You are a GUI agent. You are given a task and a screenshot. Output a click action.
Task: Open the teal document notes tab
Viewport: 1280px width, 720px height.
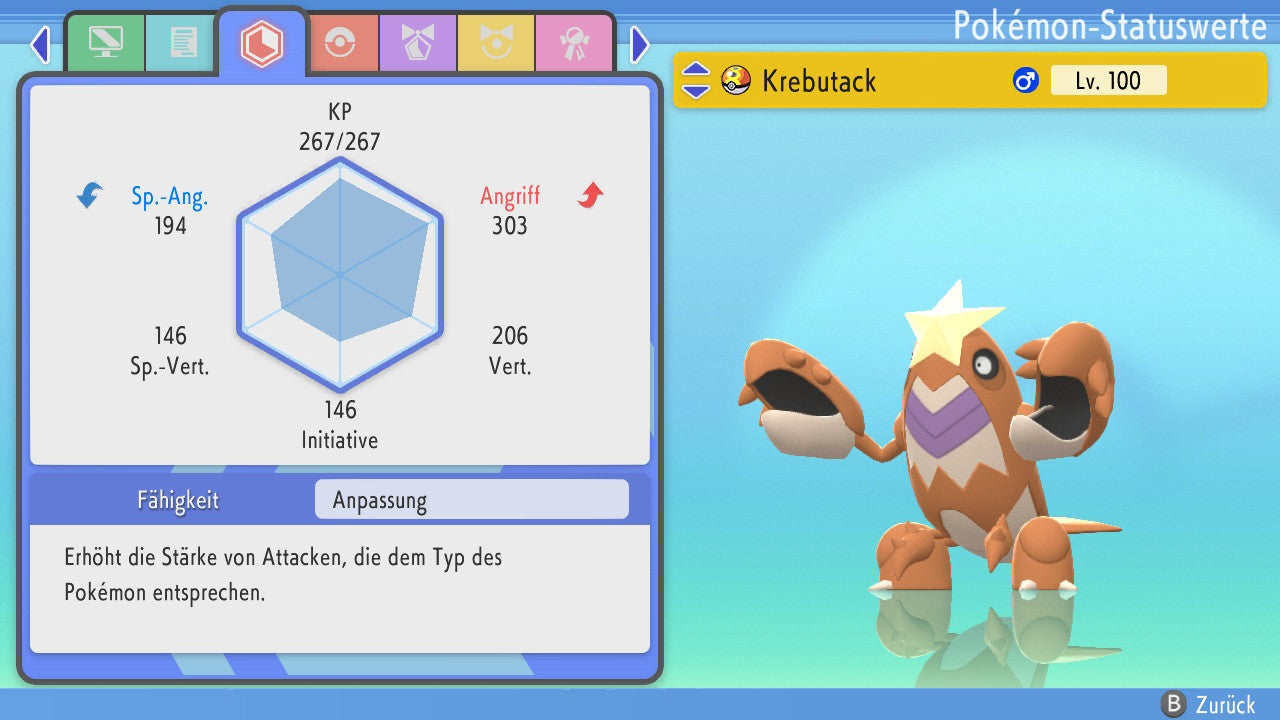pos(182,42)
